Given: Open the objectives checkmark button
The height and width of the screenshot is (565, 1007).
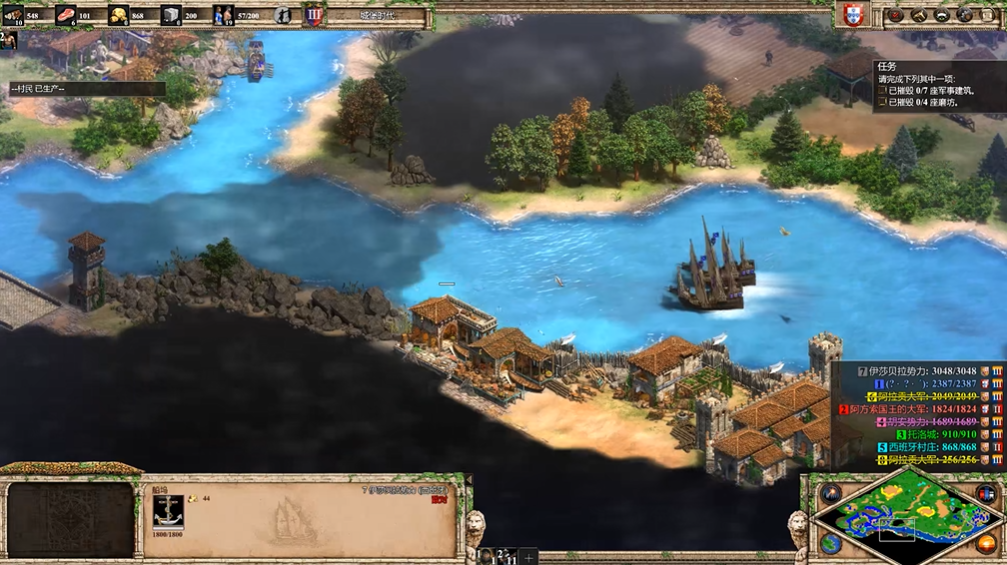Looking at the screenshot, I should click(895, 15).
